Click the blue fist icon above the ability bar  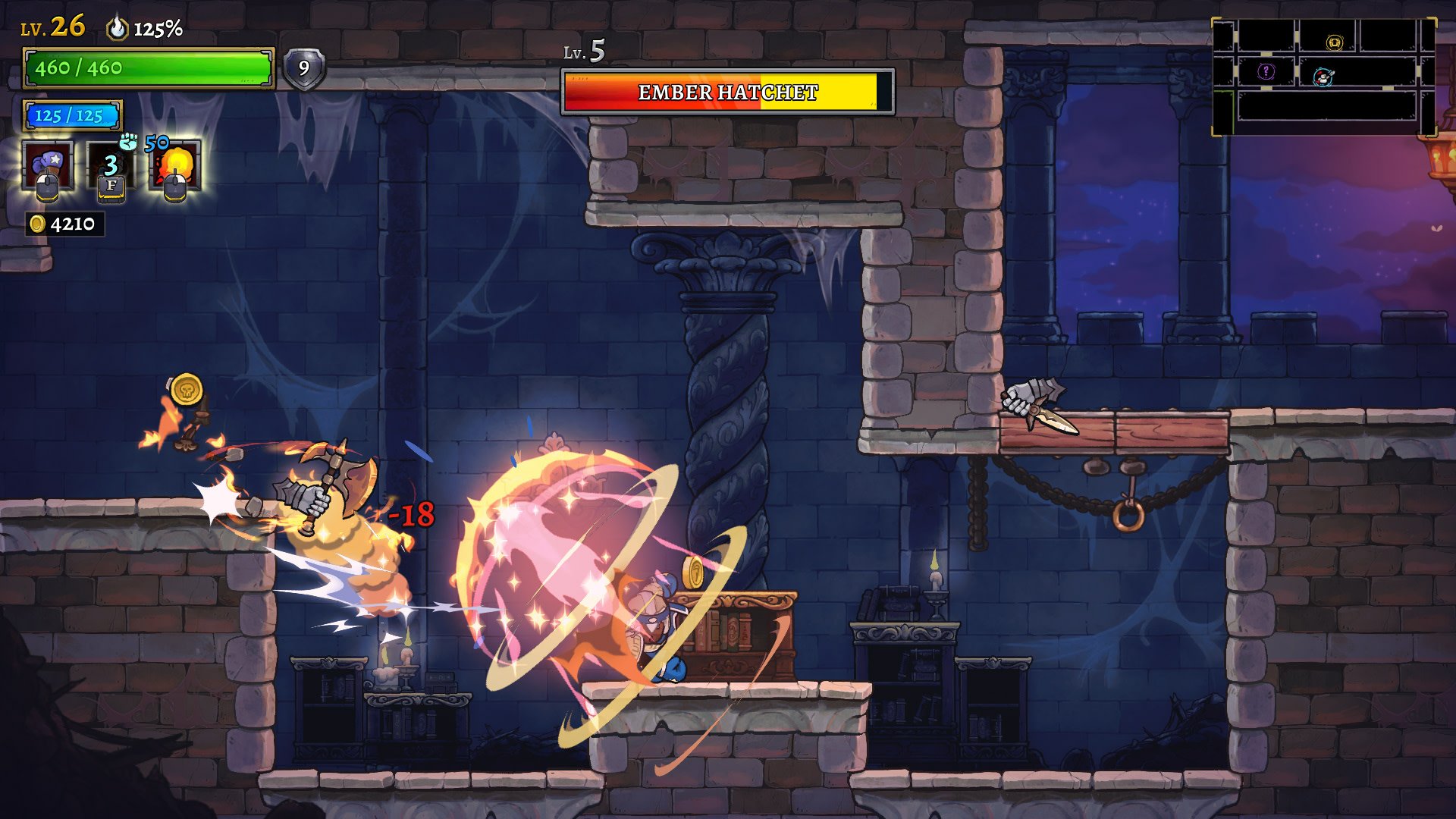(x=129, y=141)
